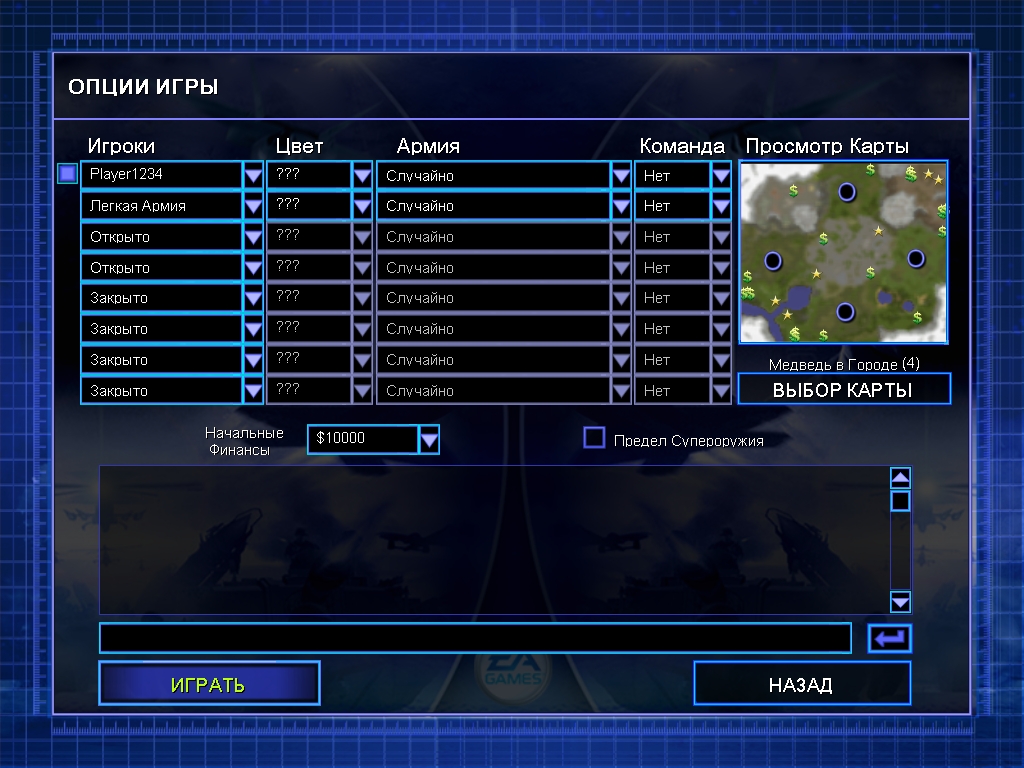The image size is (1024, 768).
Task: Click the chat scrollbar up arrow
Action: pos(900,478)
